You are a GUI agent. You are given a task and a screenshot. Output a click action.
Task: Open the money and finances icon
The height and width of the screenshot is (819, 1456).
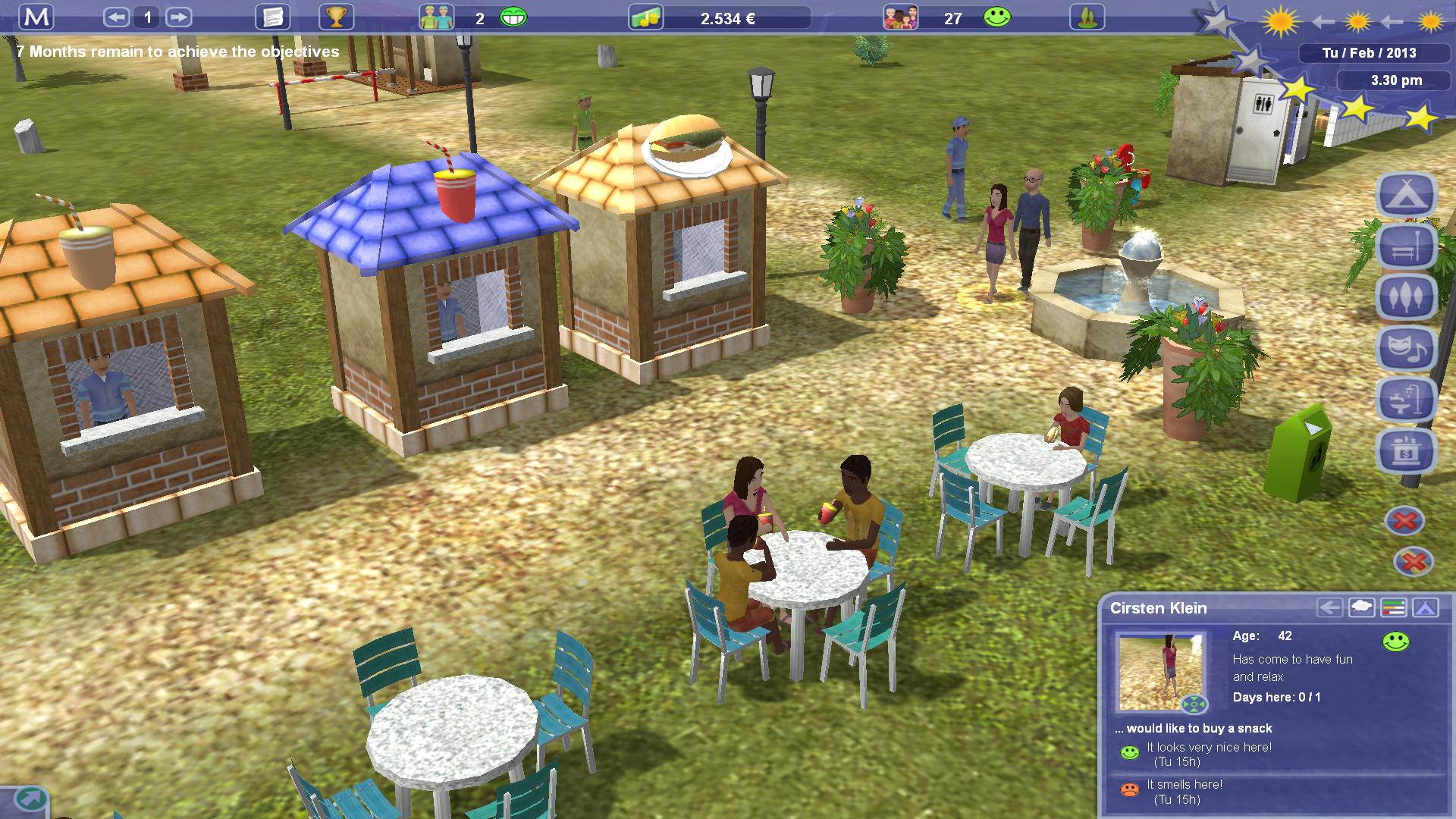coord(645,17)
